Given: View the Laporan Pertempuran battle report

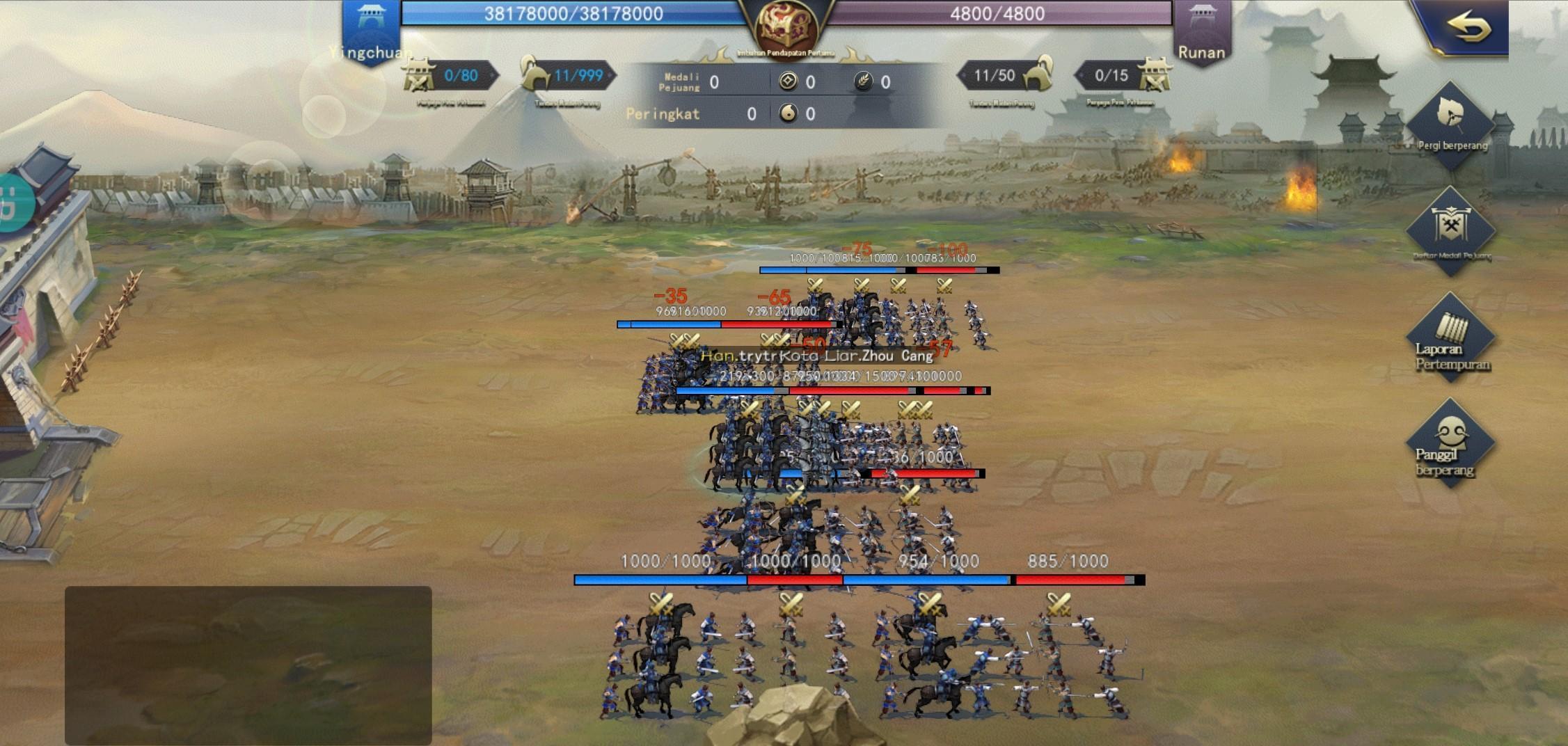Looking at the screenshot, I should (x=1451, y=339).
